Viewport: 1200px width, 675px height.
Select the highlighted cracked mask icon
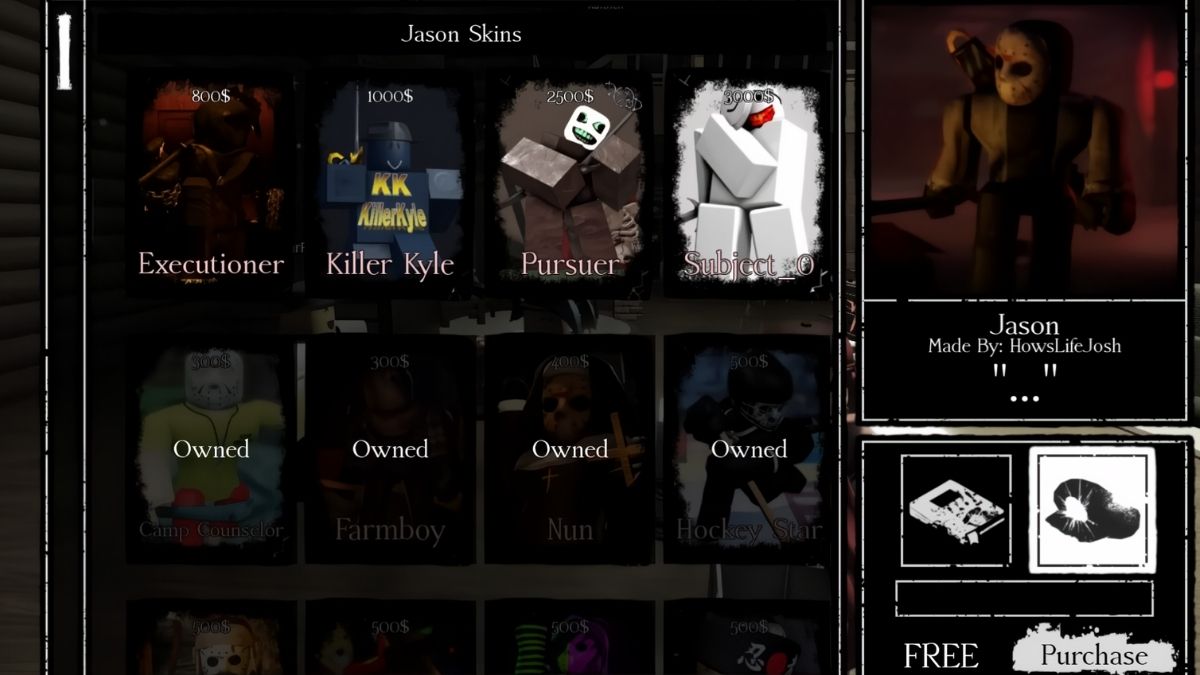point(1092,510)
